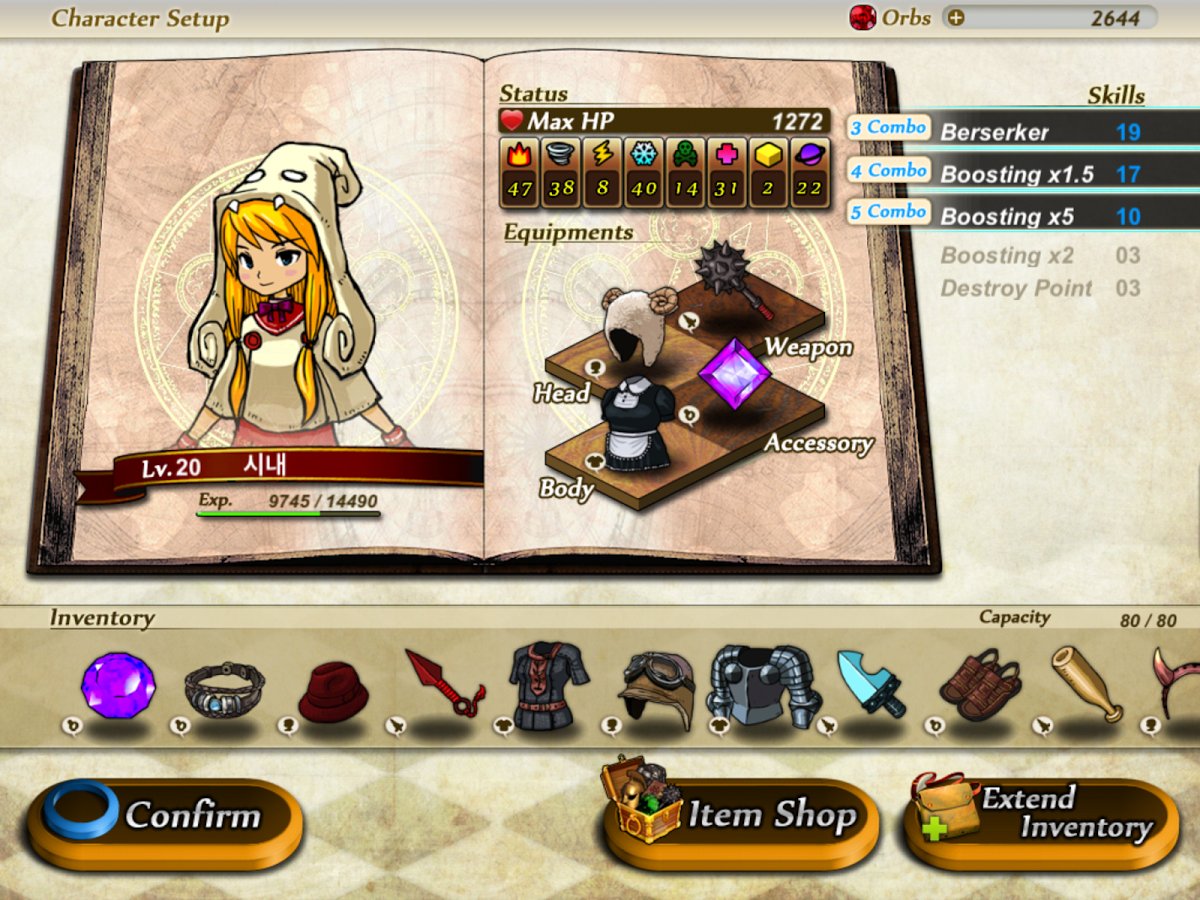Pick the purple gem in the inventory
The width and height of the screenshot is (1200, 900).
click(x=118, y=685)
